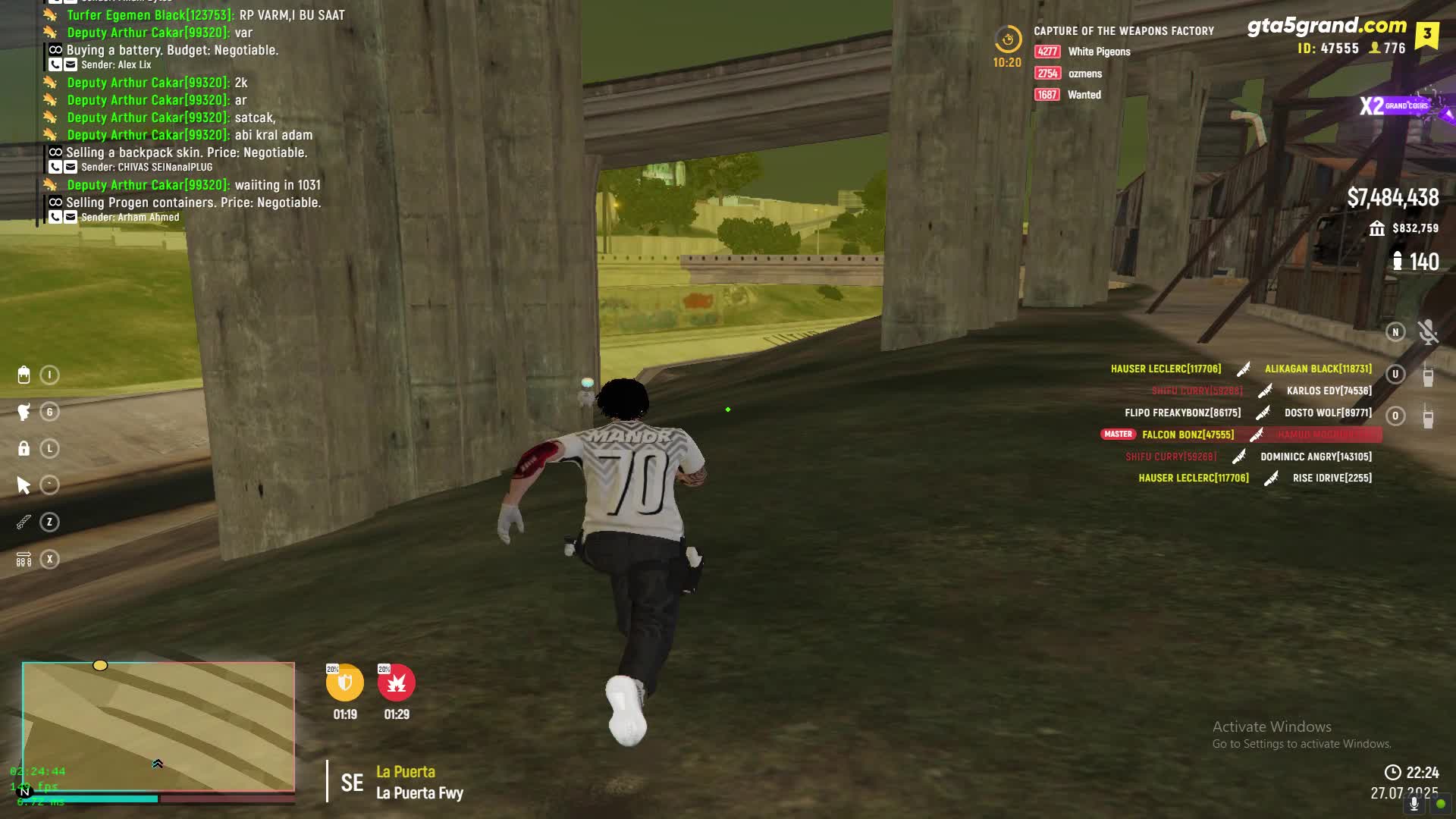Activate the mouse cursor icon
The height and width of the screenshot is (819, 1456).
pyautogui.click(x=24, y=485)
